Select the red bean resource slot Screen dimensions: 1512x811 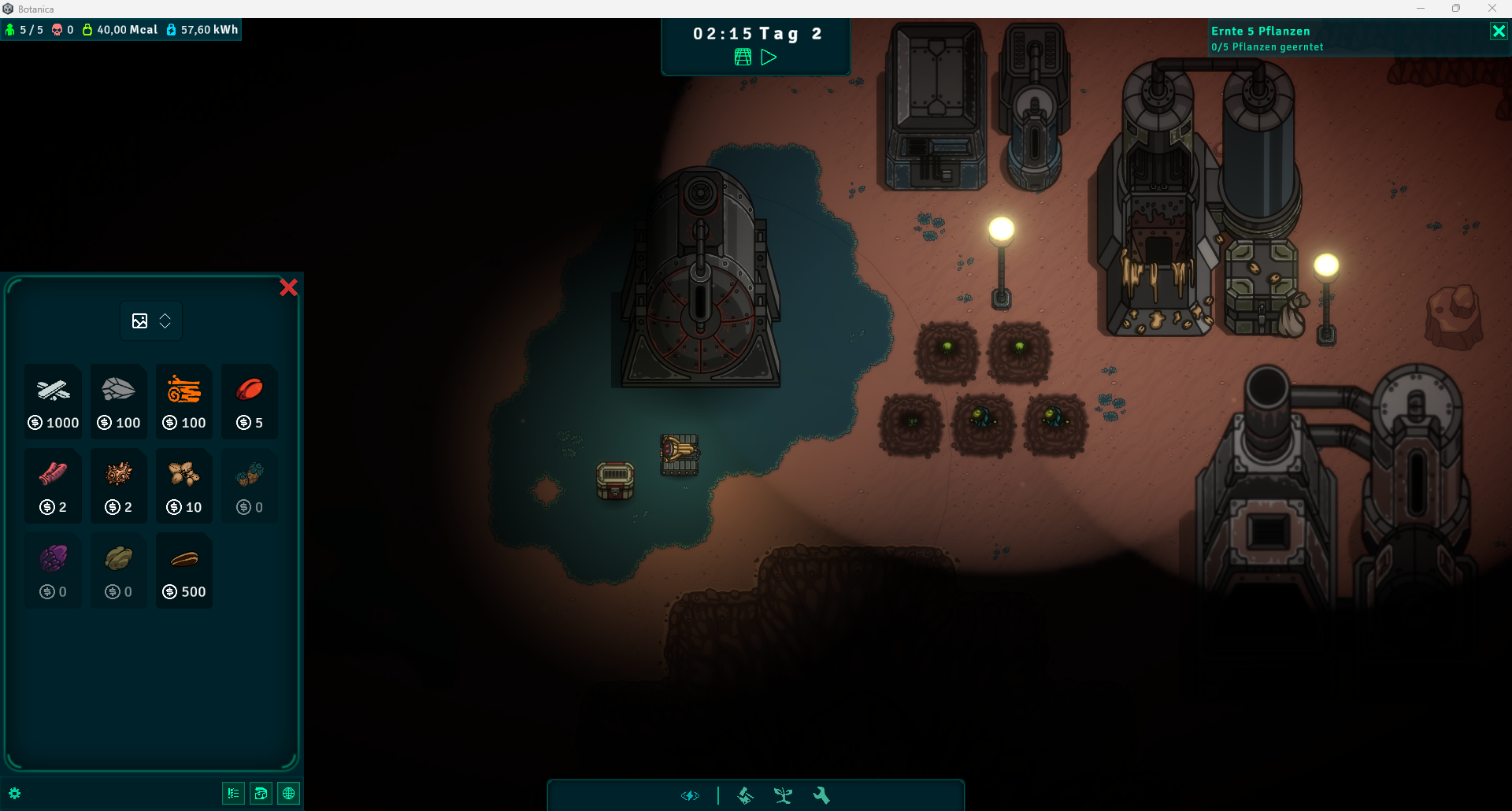point(250,401)
